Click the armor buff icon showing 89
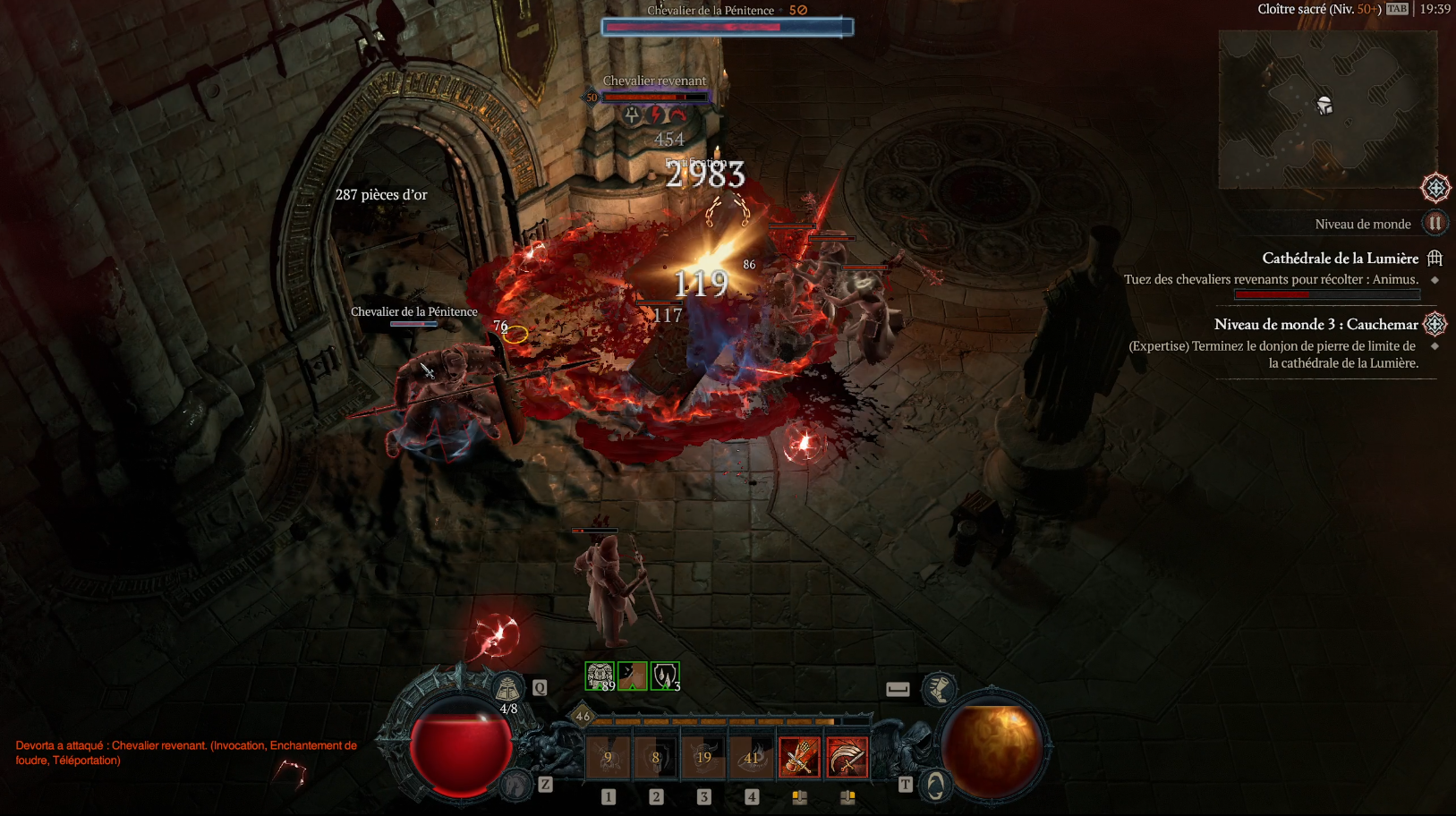This screenshot has height=816, width=1456. tap(600, 676)
